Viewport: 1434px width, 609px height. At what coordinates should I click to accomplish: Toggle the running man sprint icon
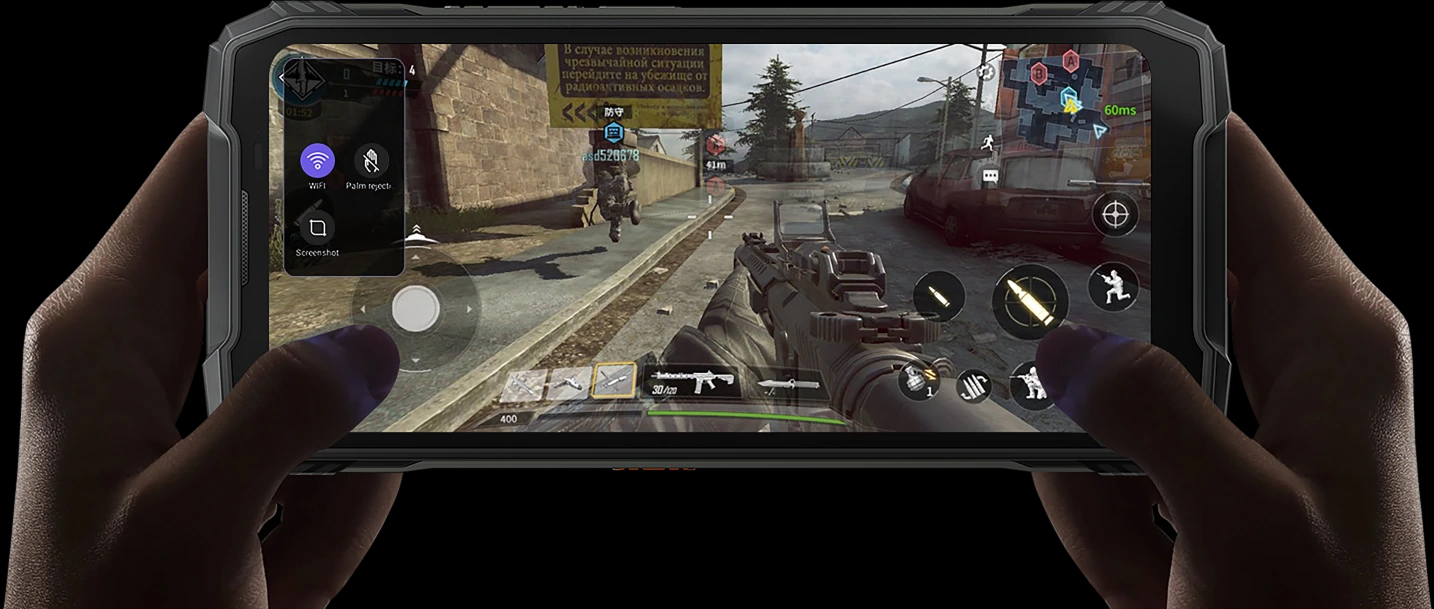tap(991, 141)
